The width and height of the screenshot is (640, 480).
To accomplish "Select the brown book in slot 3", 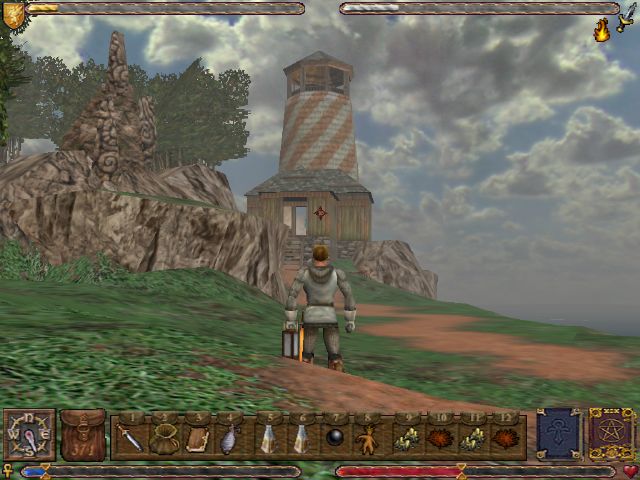I will coord(197,437).
